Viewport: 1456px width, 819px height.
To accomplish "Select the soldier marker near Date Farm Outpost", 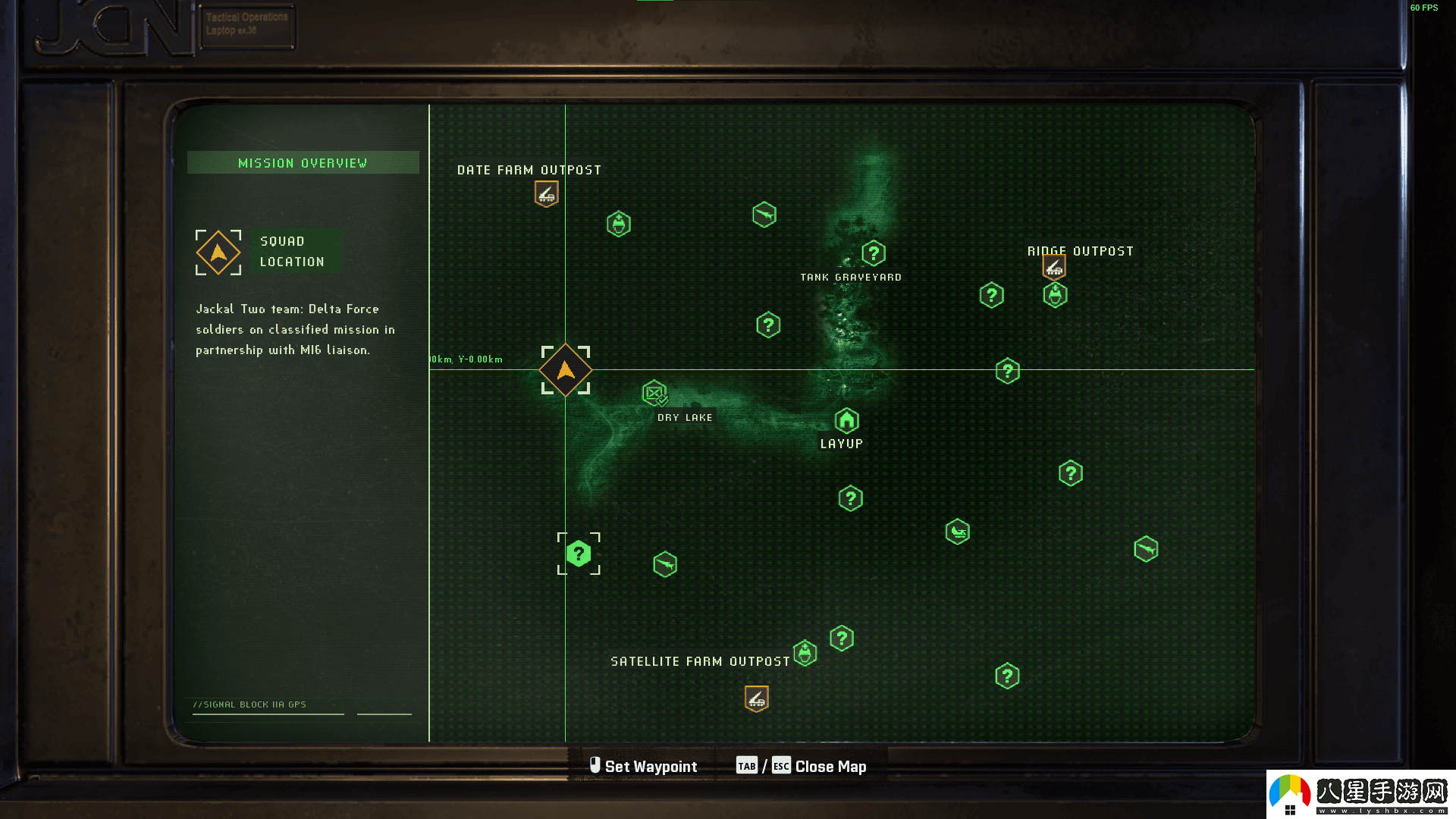I will [x=619, y=224].
